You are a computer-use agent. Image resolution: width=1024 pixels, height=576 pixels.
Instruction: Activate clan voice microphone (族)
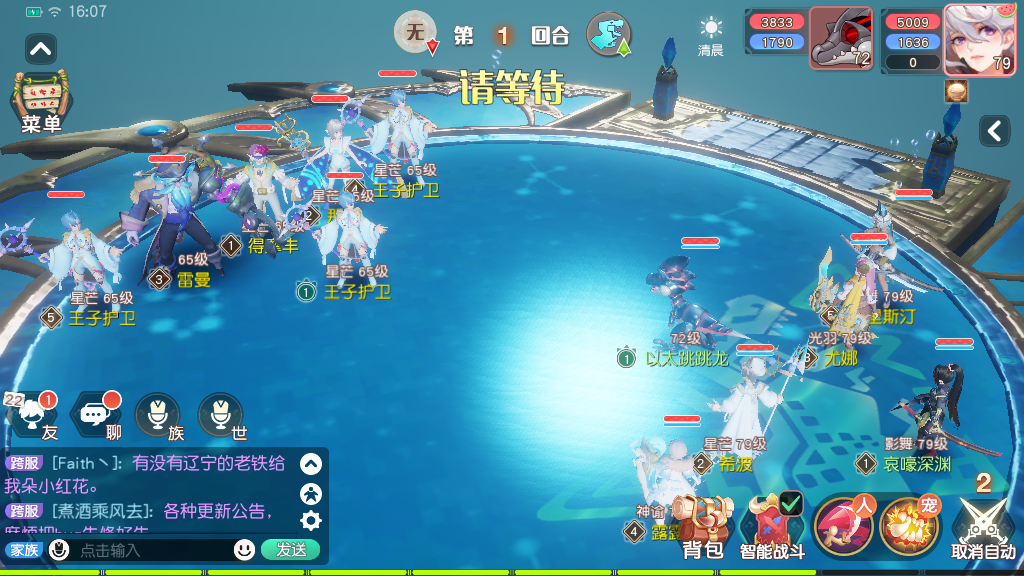[x=158, y=415]
